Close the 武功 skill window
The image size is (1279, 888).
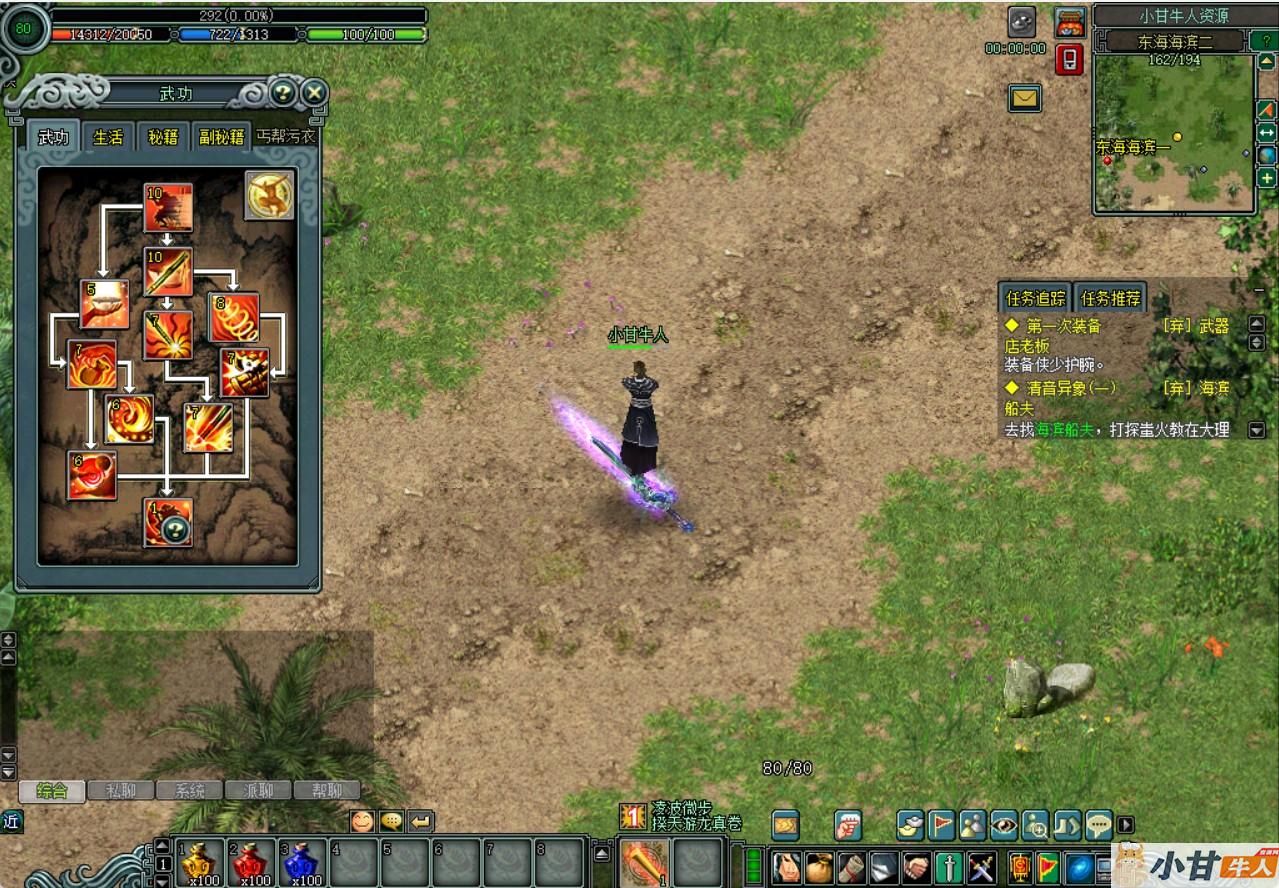tap(314, 93)
